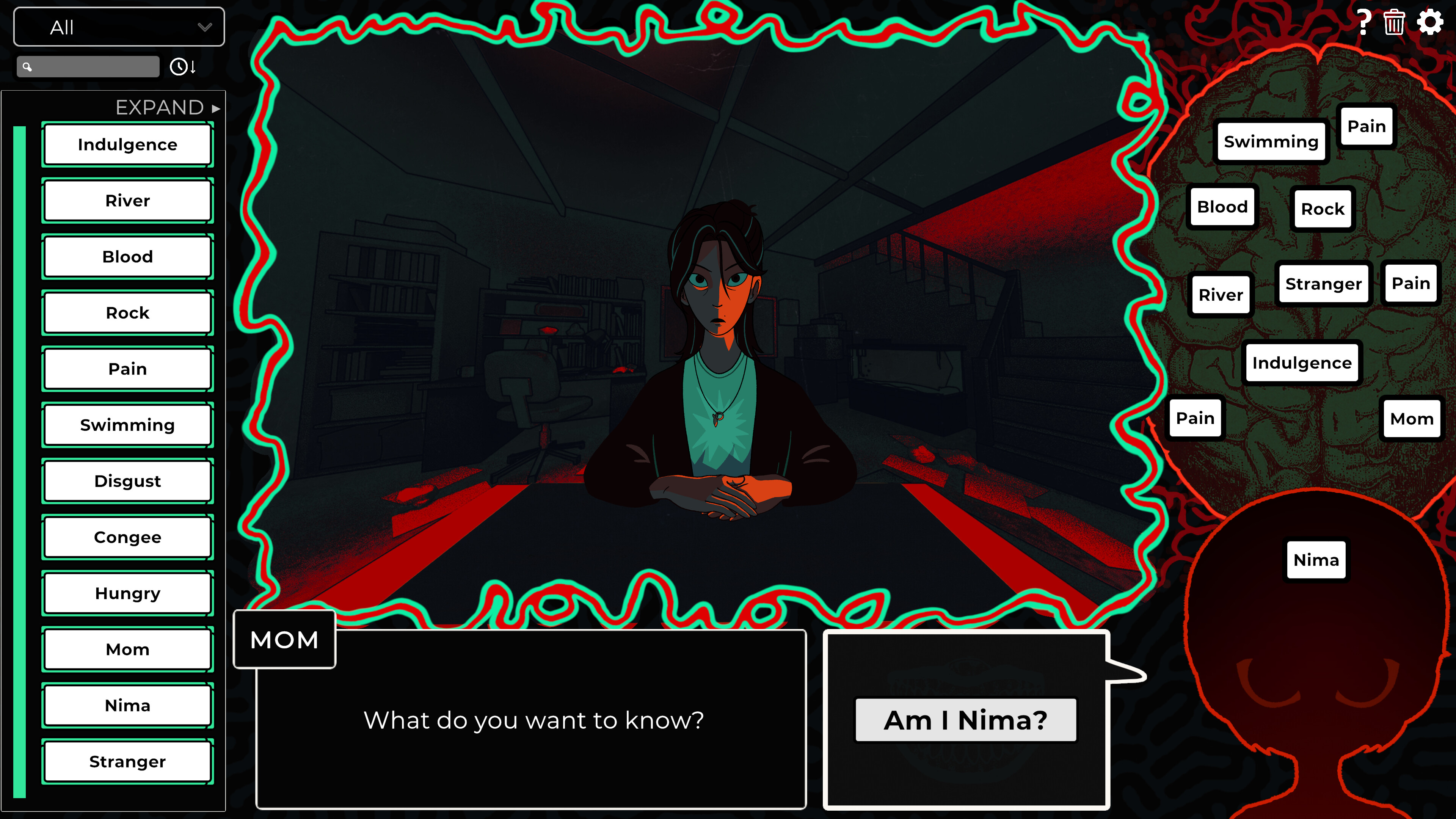Screen dimensions: 1456x819
Task: Select the 'Indulgence' keyword in the sidebar
Action: tap(127, 145)
